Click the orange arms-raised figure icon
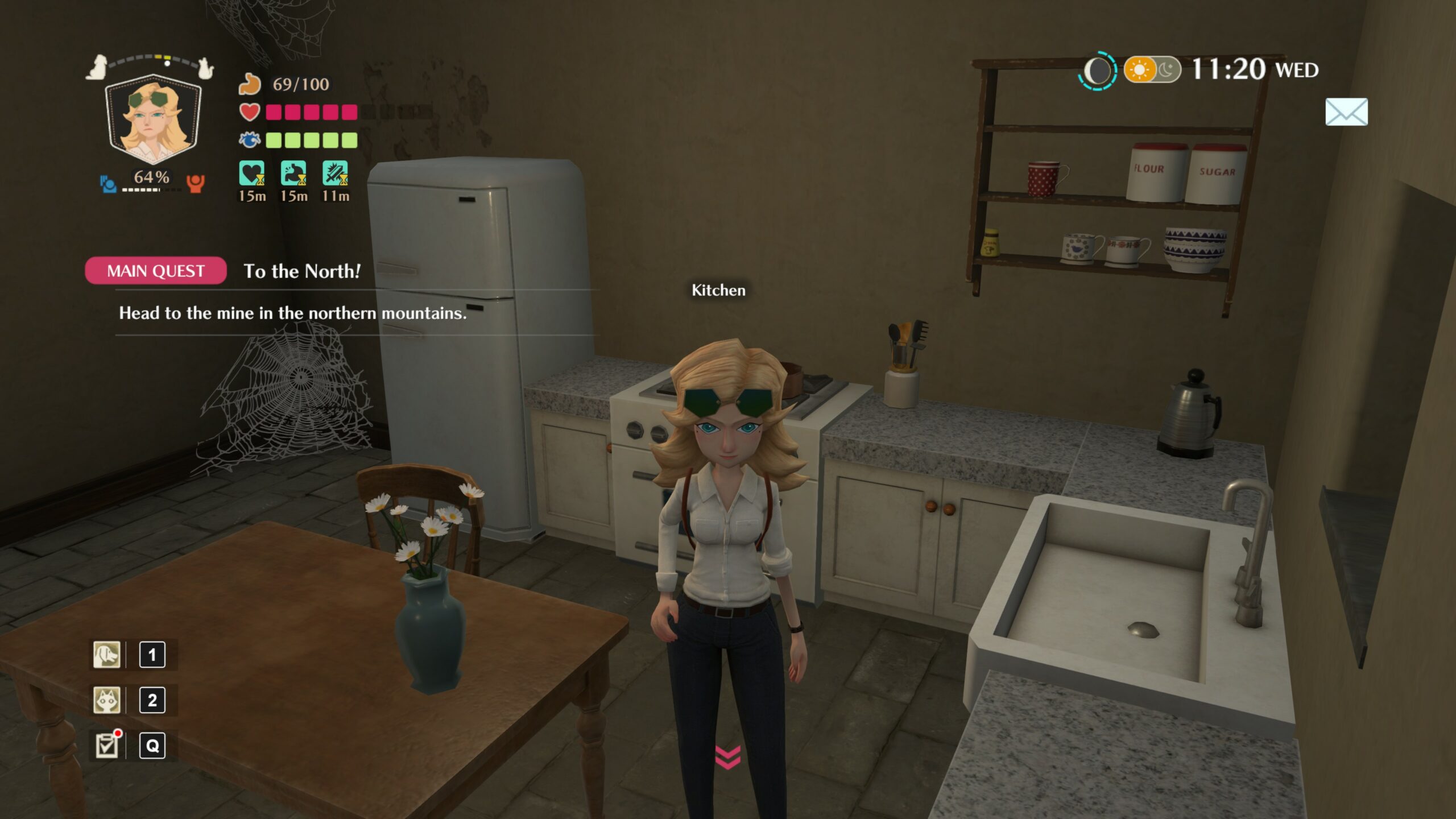This screenshot has width=1456, height=819. point(195,183)
